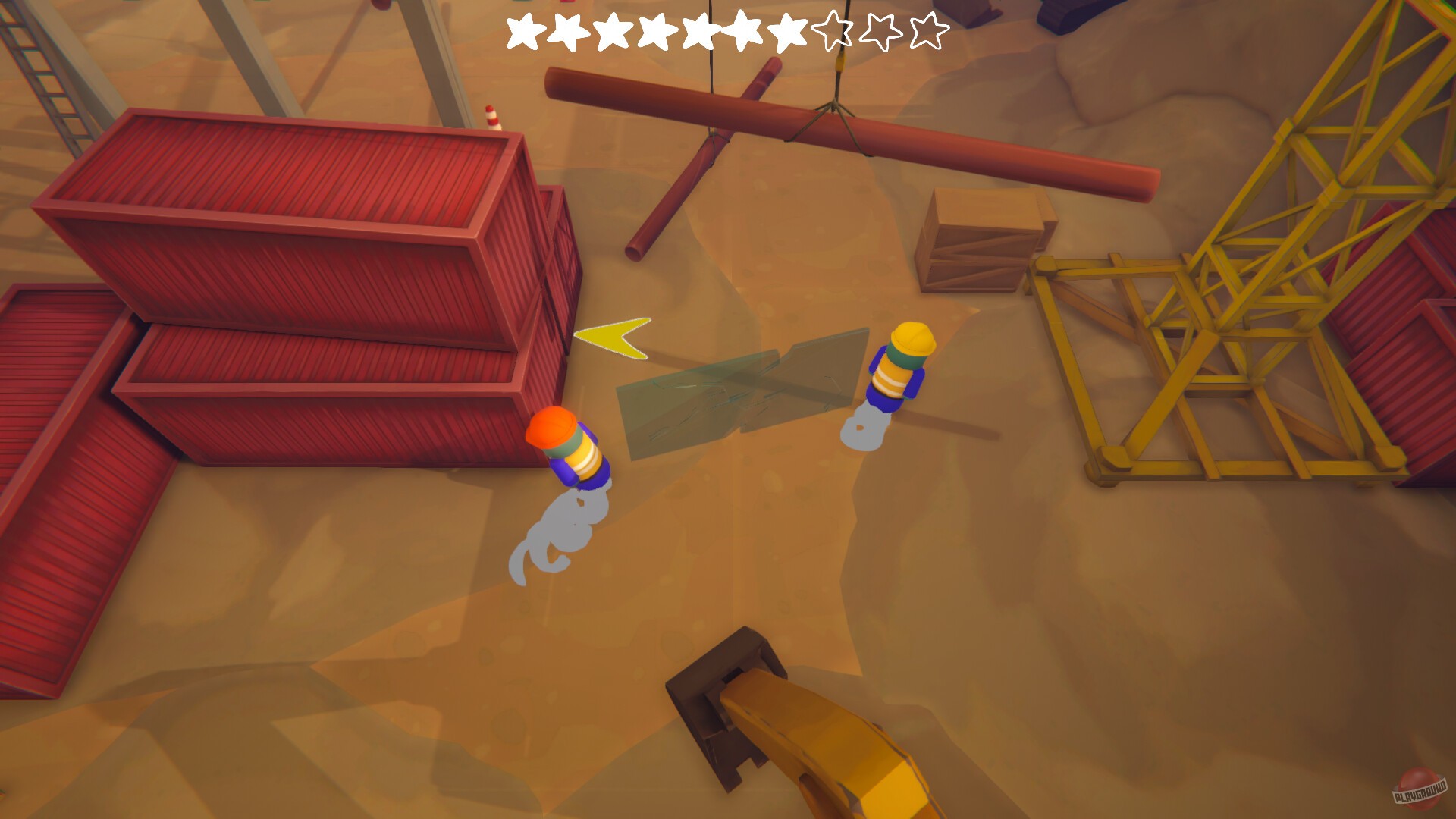Click the eighth star to rate higher

832,32
